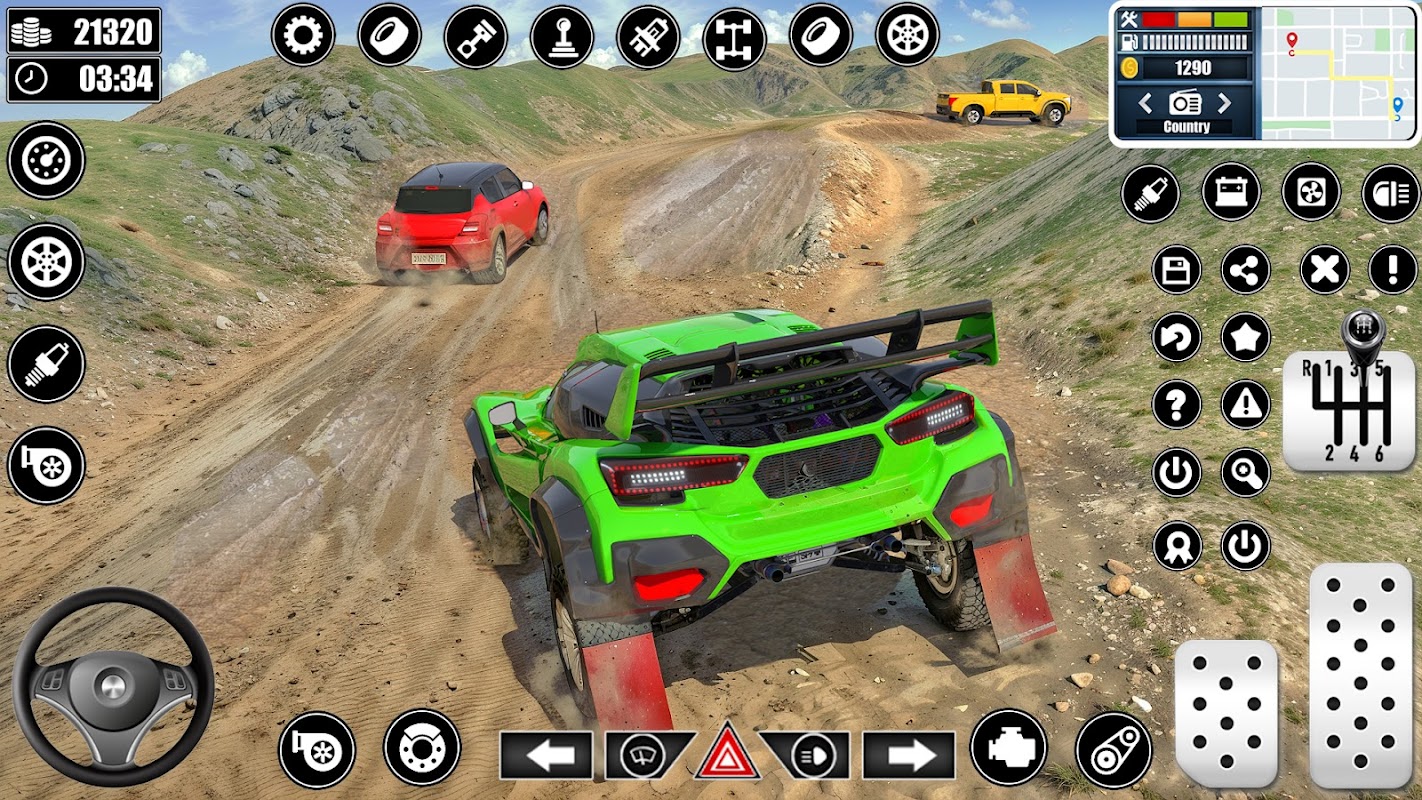Tap the magnifying glass search icon

[x=1245, y=473]
